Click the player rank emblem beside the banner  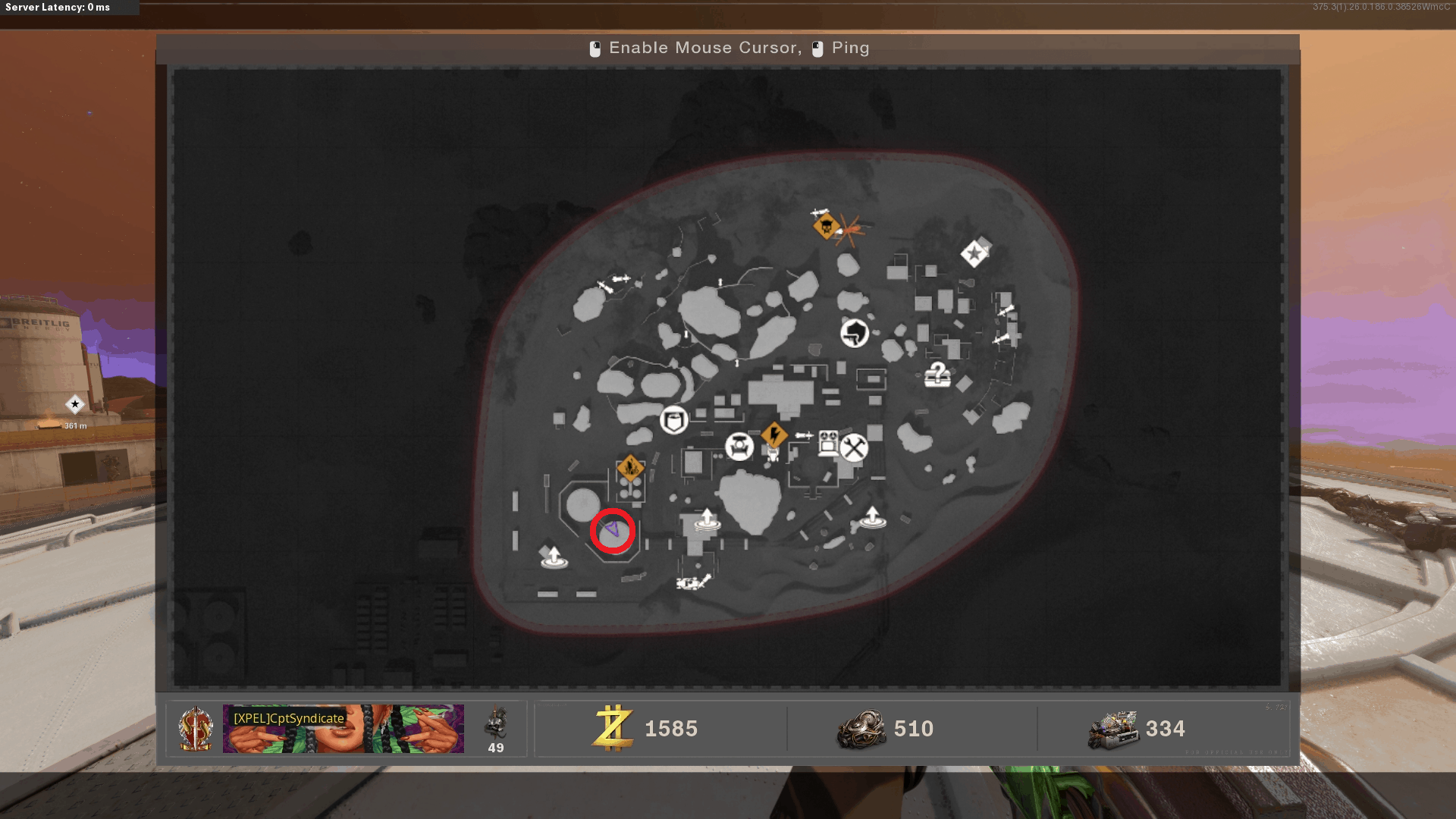point(196,729)
